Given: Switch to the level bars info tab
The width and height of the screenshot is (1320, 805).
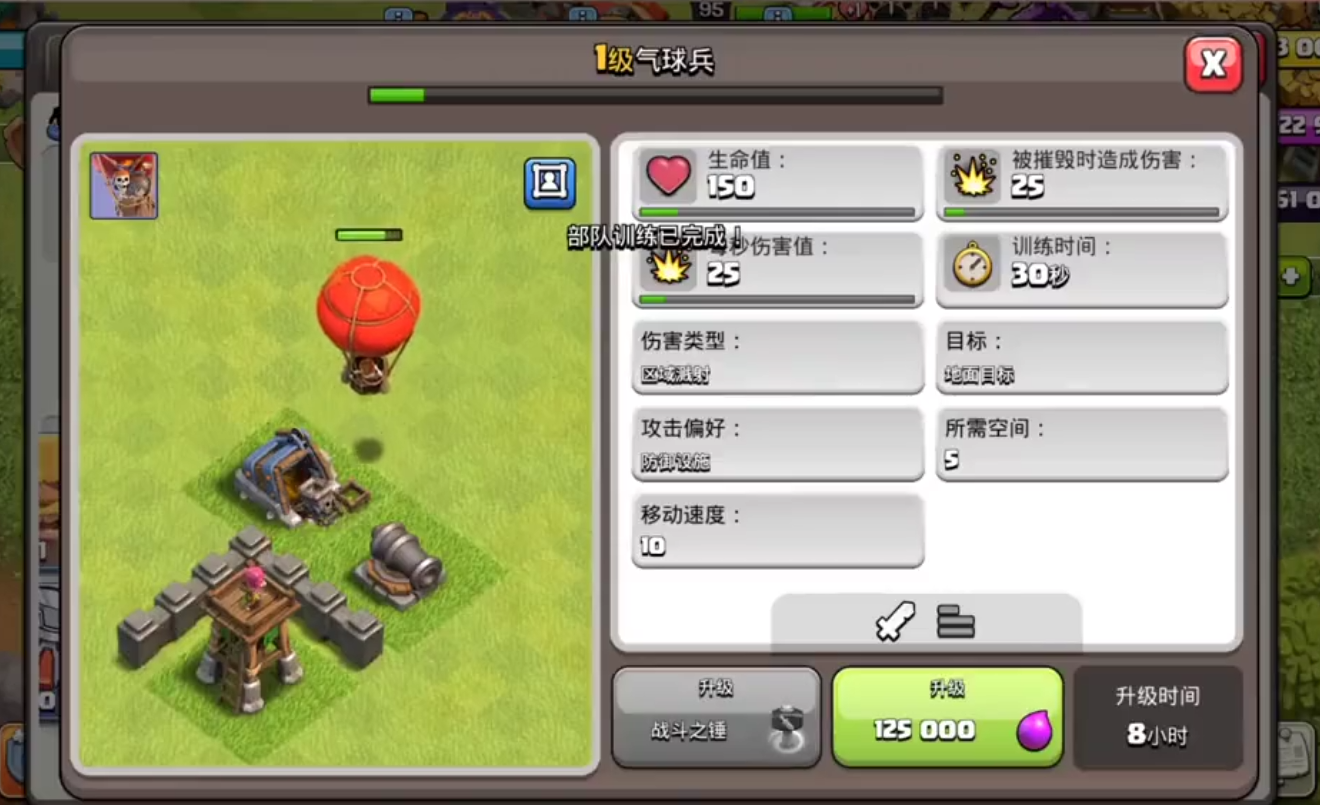Looking at the screenshot, I should pyautogui.click(x=957, y=622).
